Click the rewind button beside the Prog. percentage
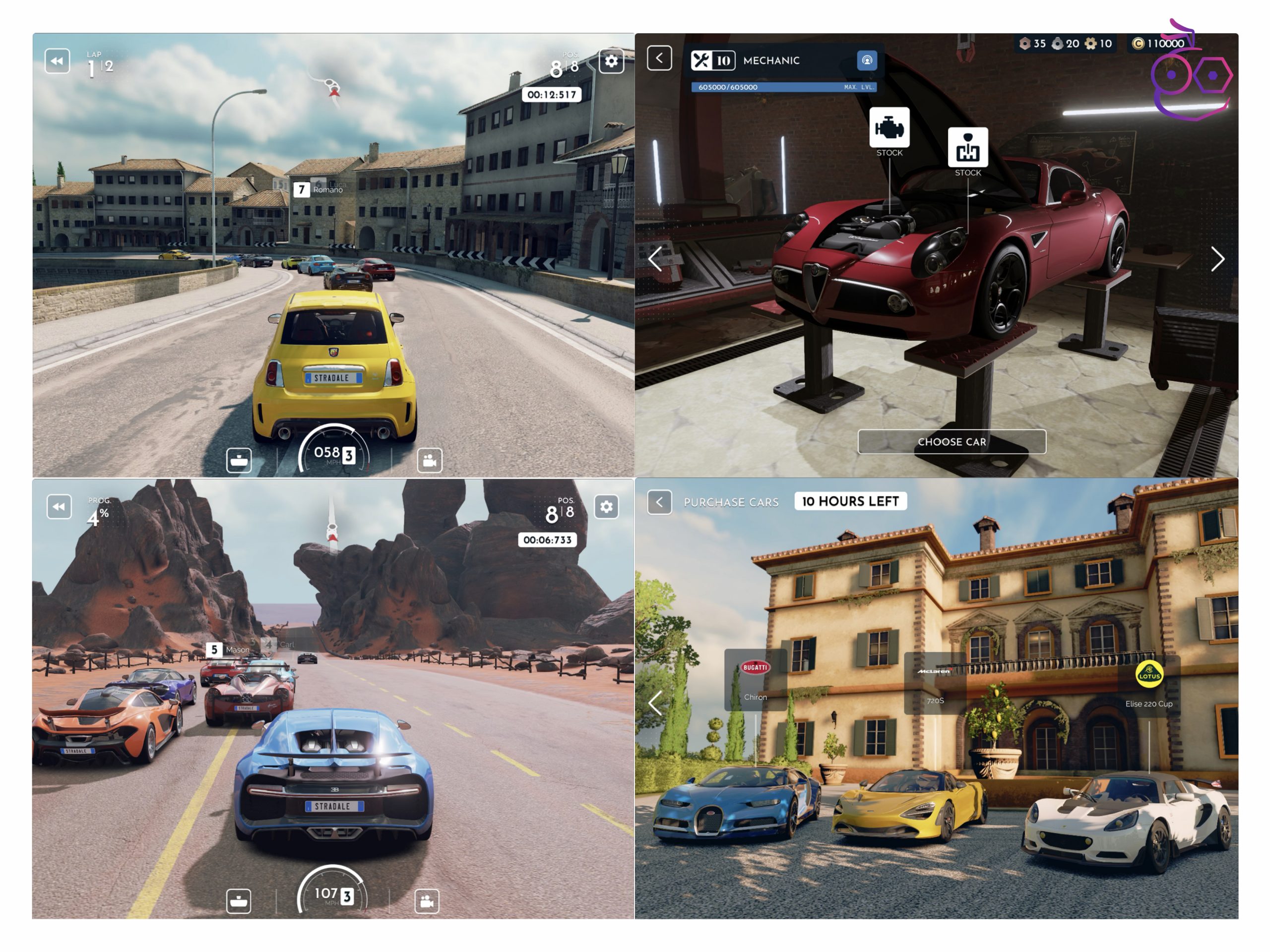The height and width of the screenshot is (952, 1270). [59, 507]
